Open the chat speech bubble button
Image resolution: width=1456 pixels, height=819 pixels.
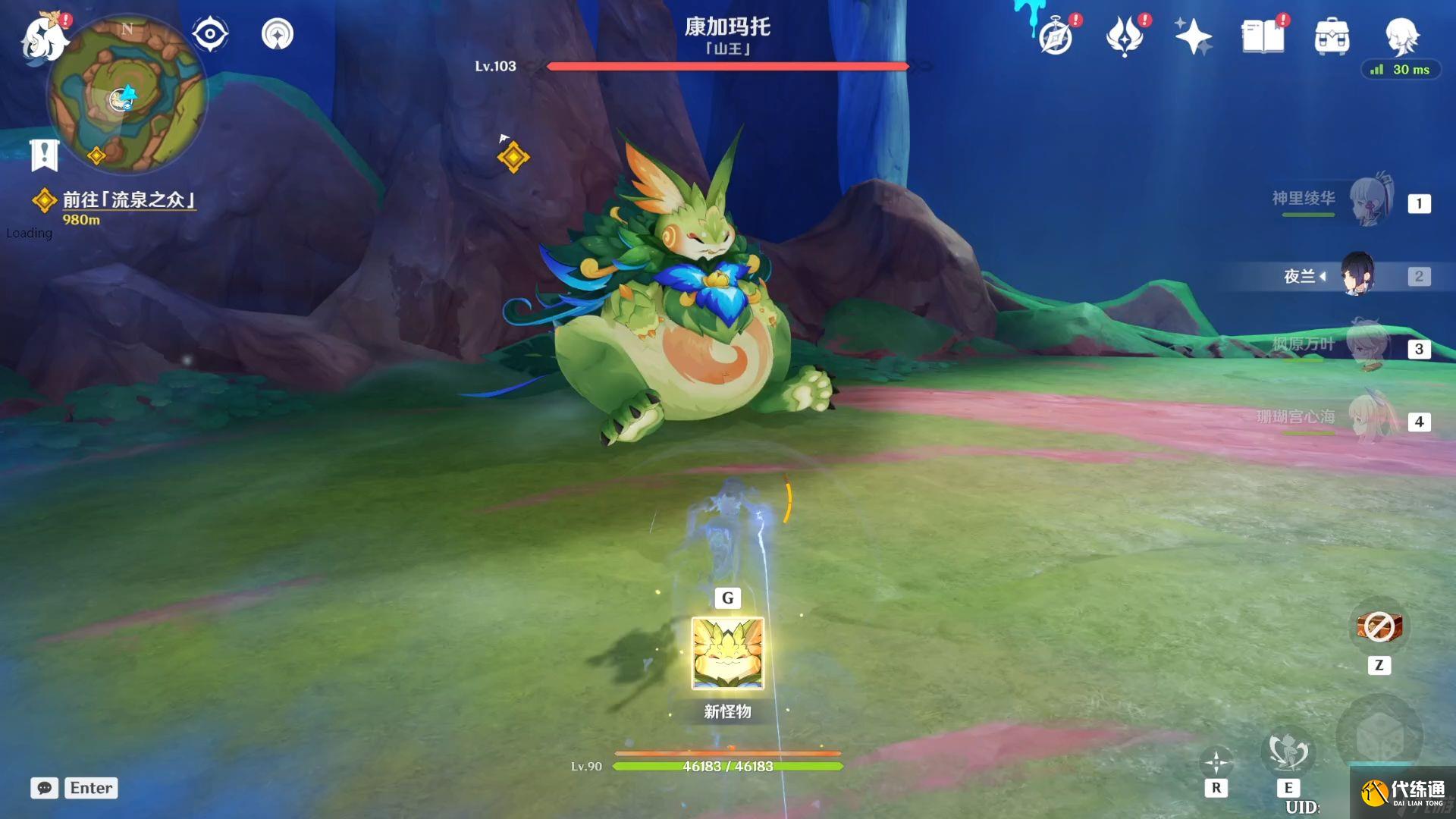point(45,788)
